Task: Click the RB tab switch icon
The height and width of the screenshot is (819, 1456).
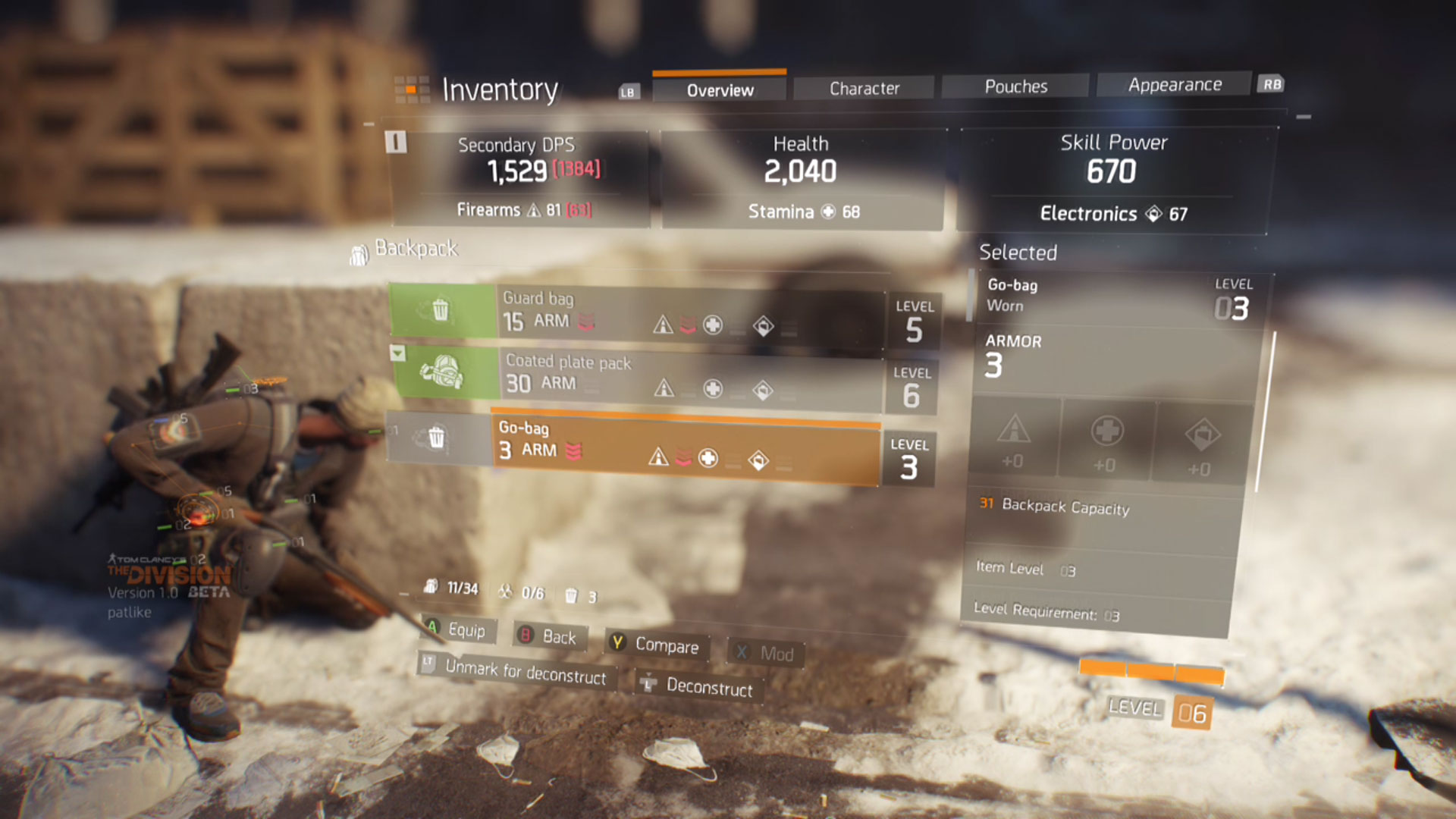Action: [1272, 84]
